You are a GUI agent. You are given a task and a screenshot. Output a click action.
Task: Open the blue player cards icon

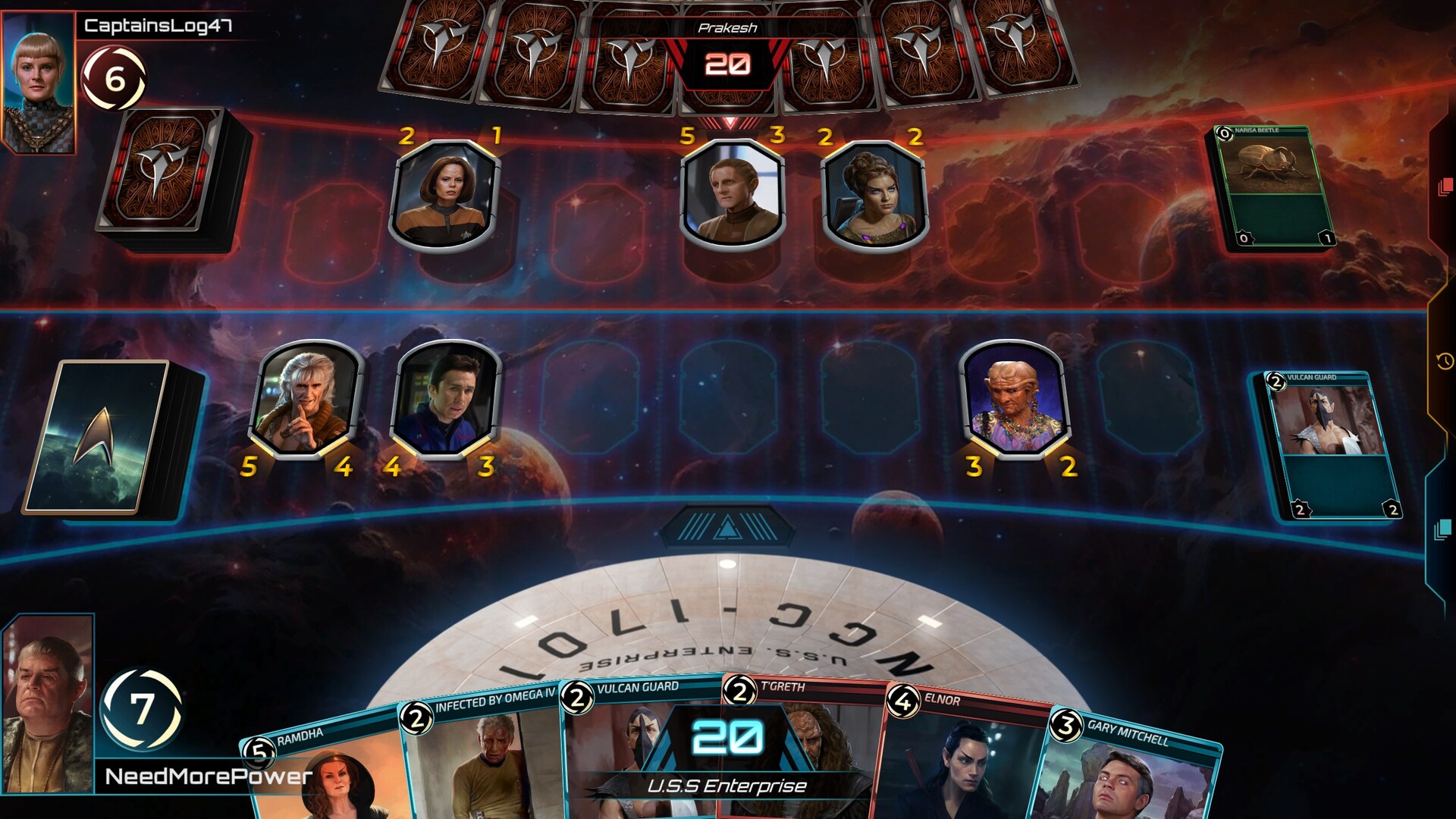pos(1443,529)
